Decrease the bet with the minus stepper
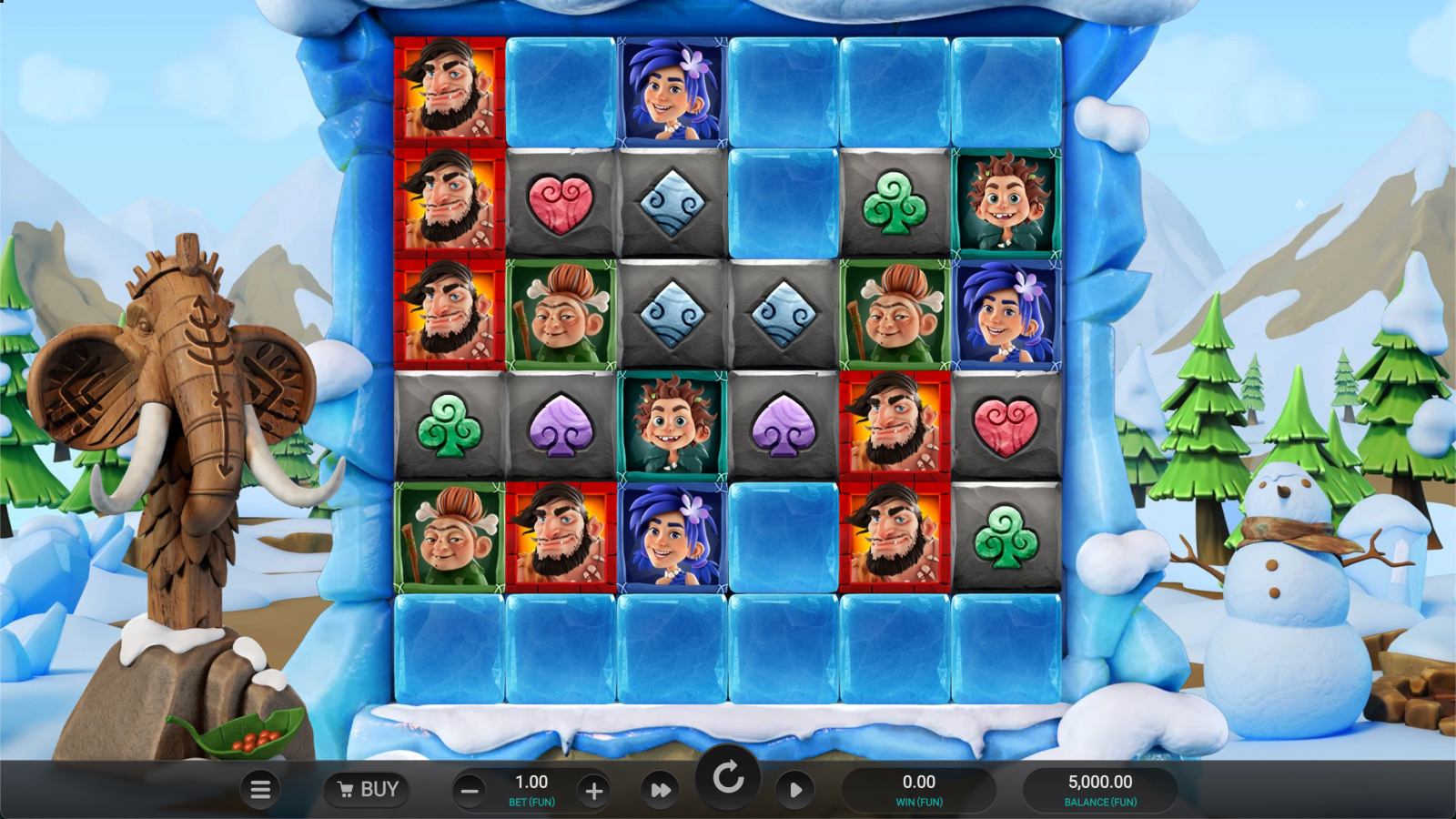The width and height of the screenshot is (1456, 819). tap(470, 789)
